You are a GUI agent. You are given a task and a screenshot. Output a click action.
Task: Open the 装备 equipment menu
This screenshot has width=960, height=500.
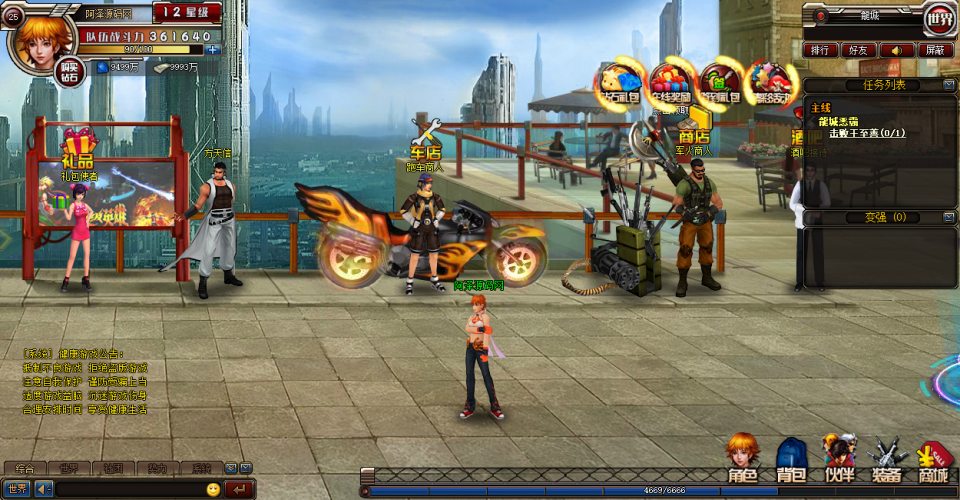tap(886, 460)
